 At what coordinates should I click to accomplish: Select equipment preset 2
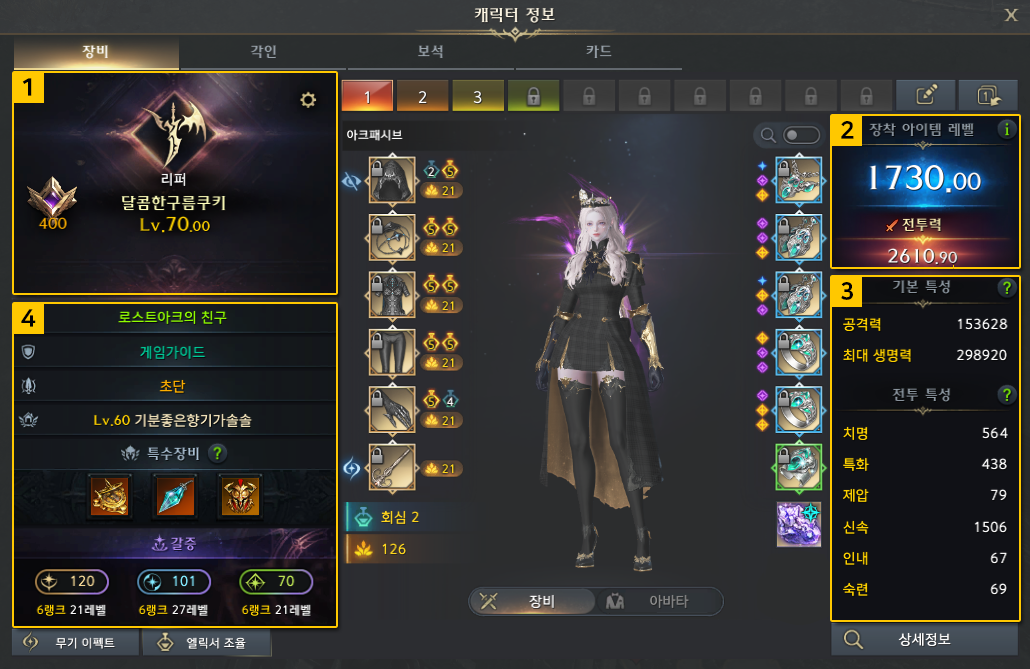click(x=422, y=97)
